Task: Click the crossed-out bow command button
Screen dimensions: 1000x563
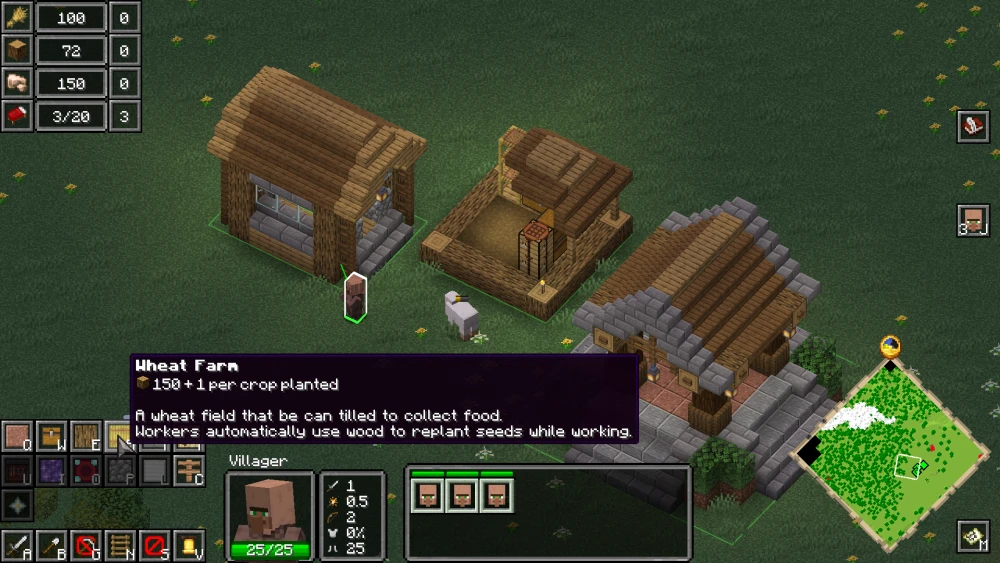Action: pyautogui.click(x=86, y=546)
